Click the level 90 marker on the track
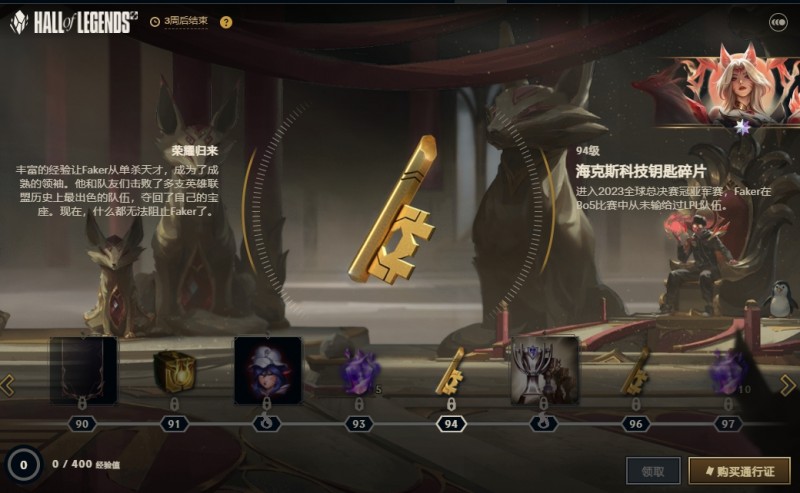The height and width of the screenshot is (493, 800). point(82,424)
